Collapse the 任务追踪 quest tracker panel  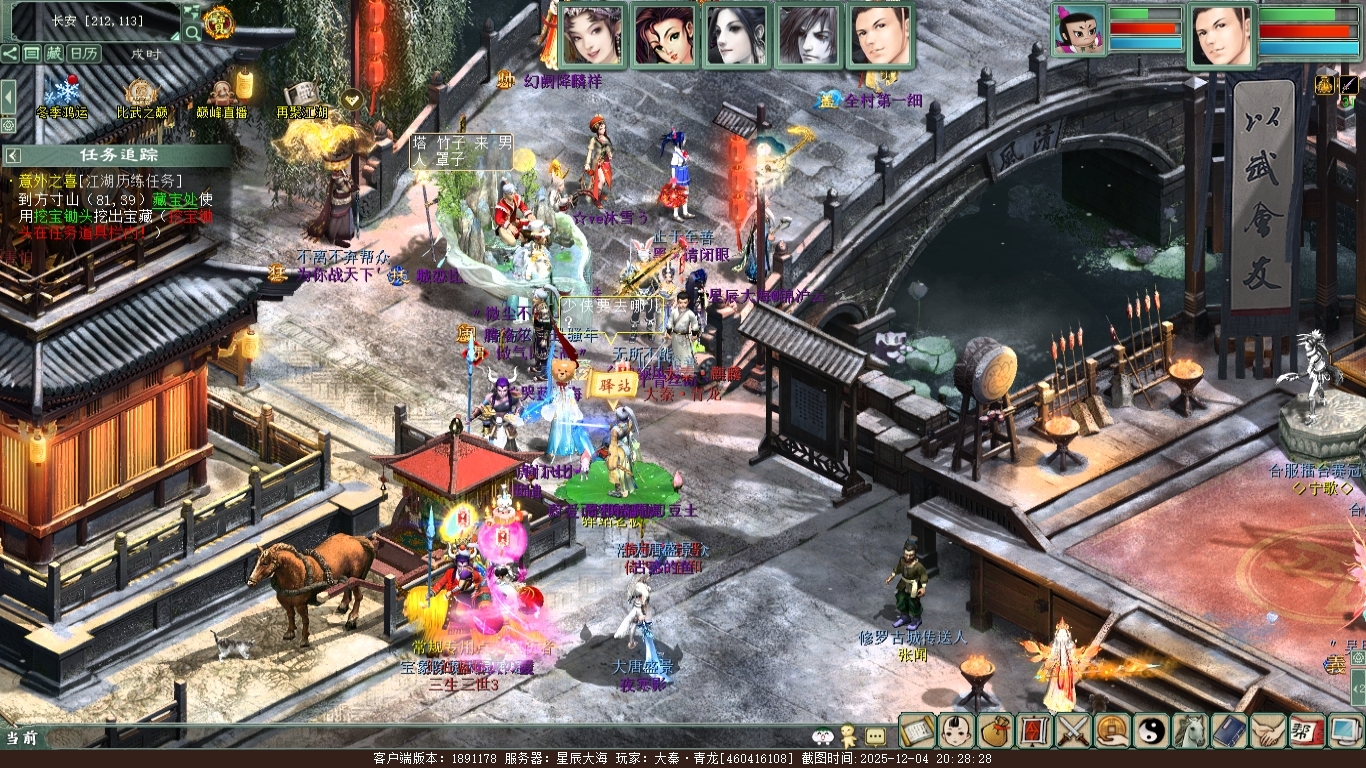point(14,155)
